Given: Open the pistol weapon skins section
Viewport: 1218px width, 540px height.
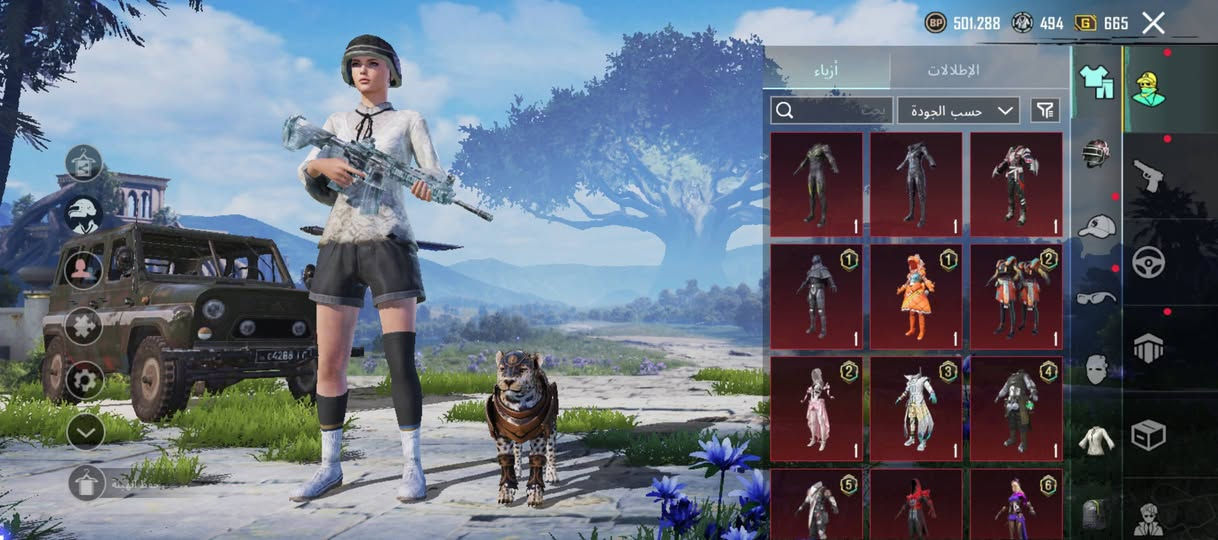Looking at the screenshot, I should [x=1147, y=176].
